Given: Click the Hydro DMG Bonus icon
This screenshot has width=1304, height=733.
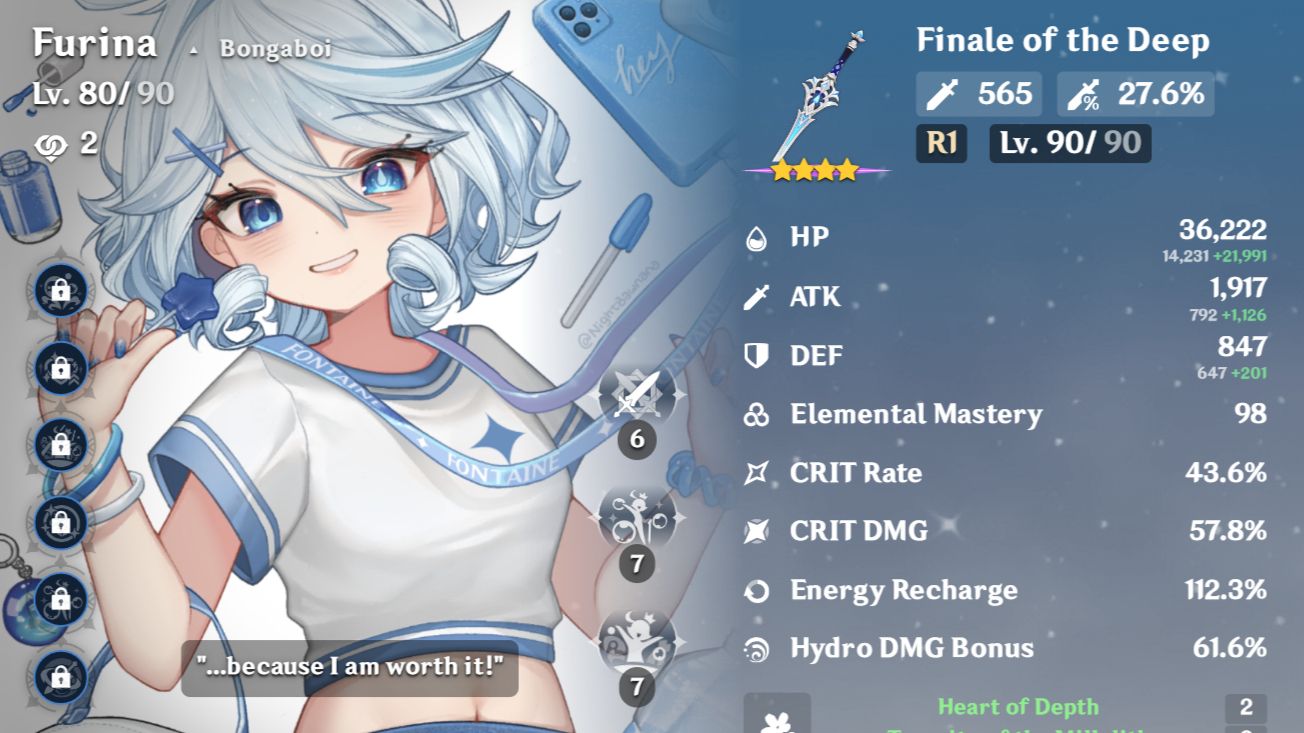Looking at the screenshot, I should (758, 648).
